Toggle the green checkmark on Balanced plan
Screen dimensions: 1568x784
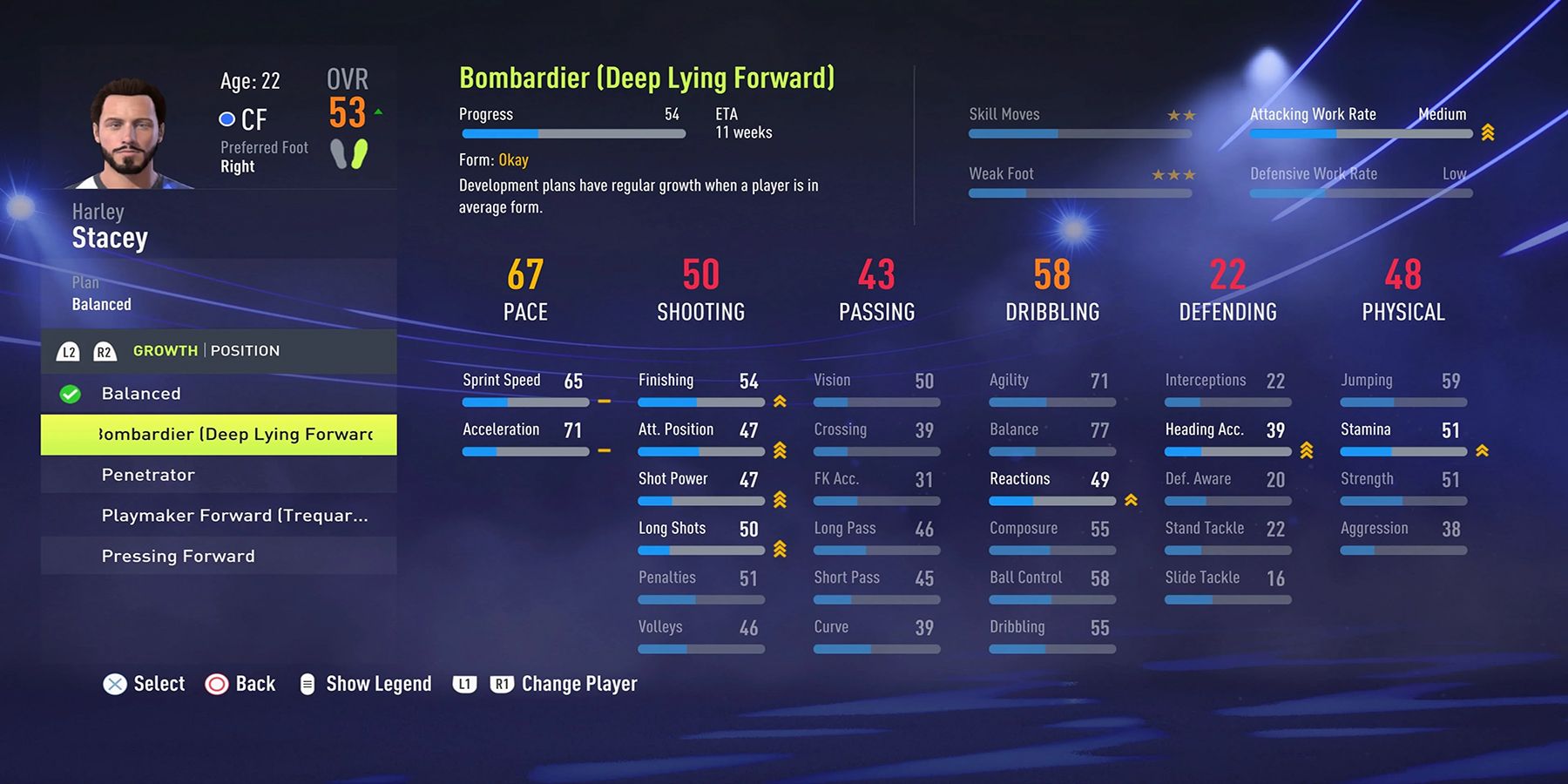pos(69,393)
